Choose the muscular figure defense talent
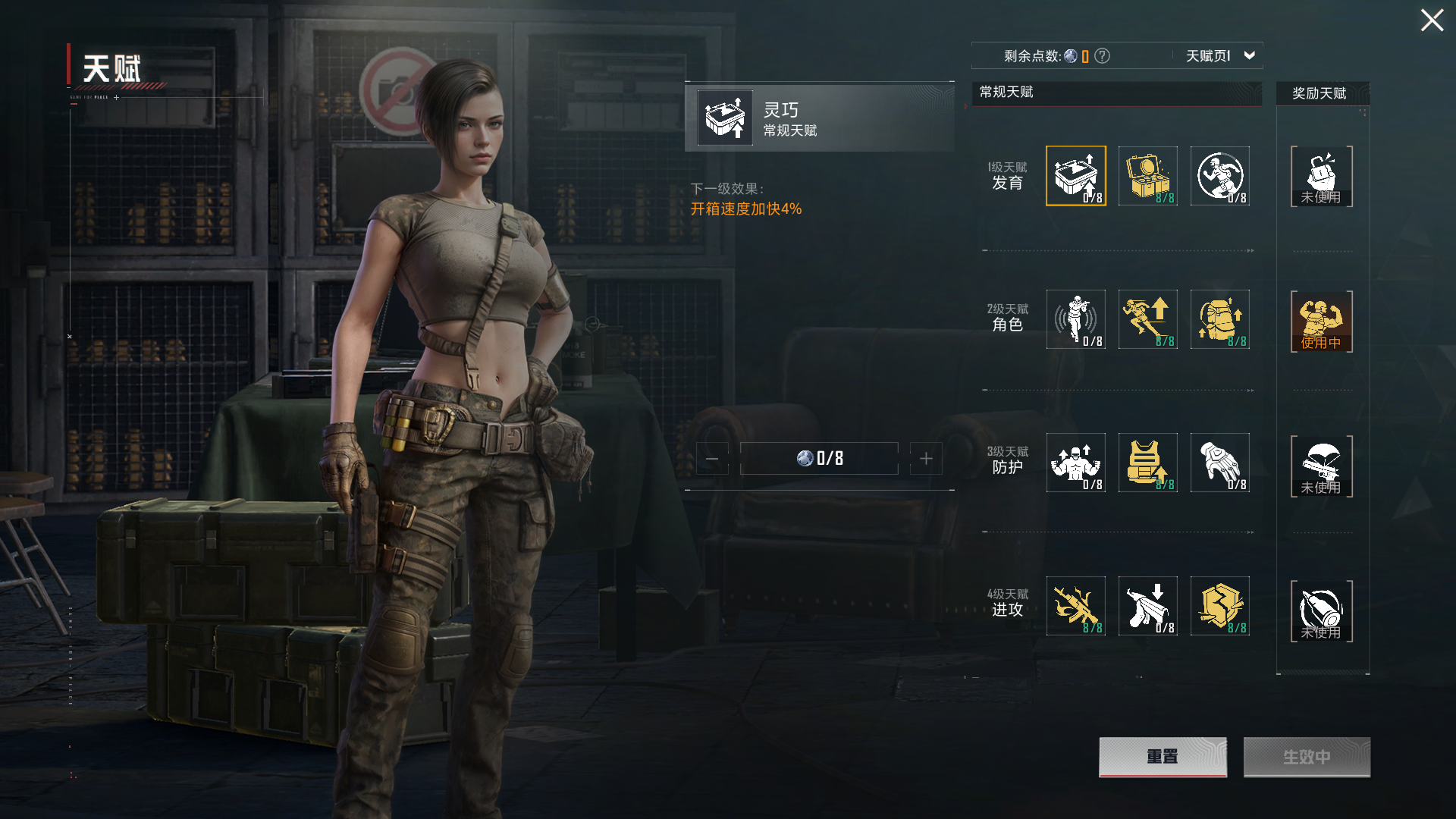 pyautogui.click(x=1075, y=463)
